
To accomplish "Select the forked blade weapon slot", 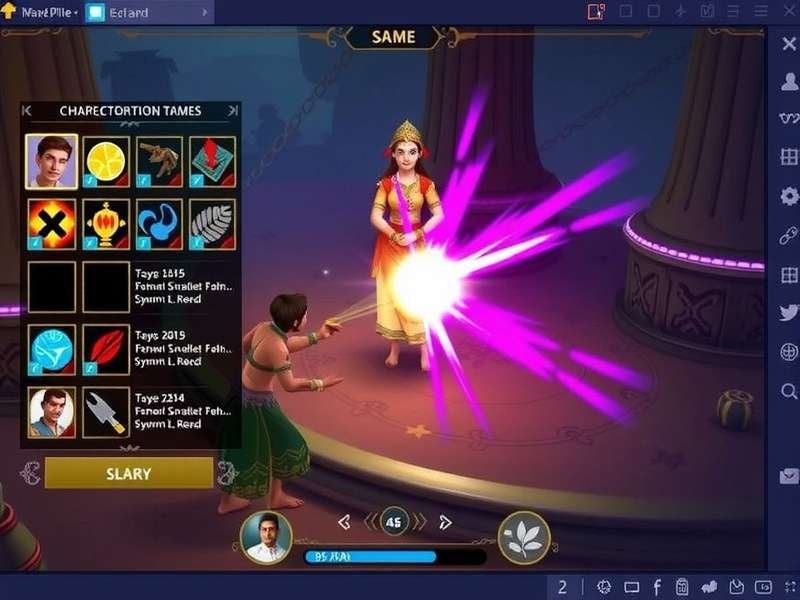I will [x=106, y=411].
